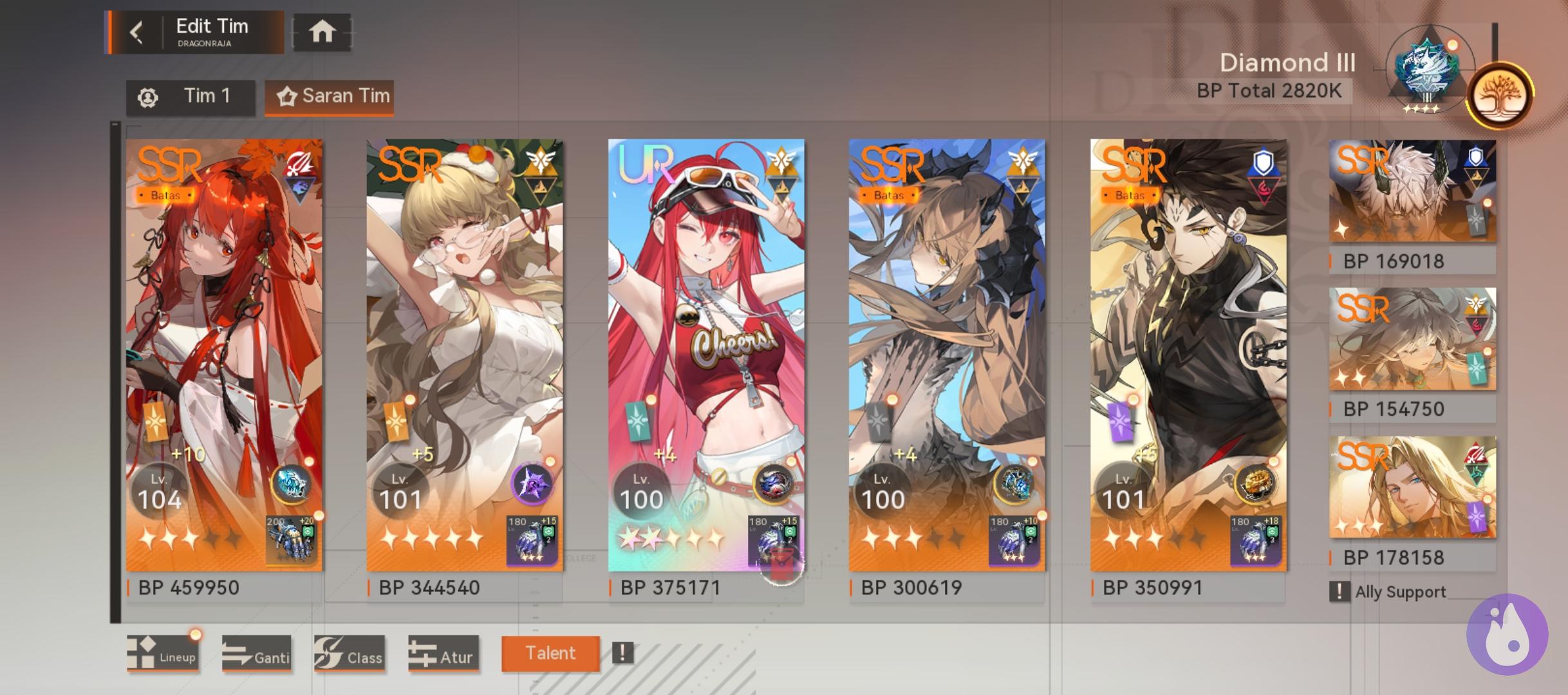Open the golden tree emblem
This screenshot has width=1568, height=695.
tap(1500, 96)
